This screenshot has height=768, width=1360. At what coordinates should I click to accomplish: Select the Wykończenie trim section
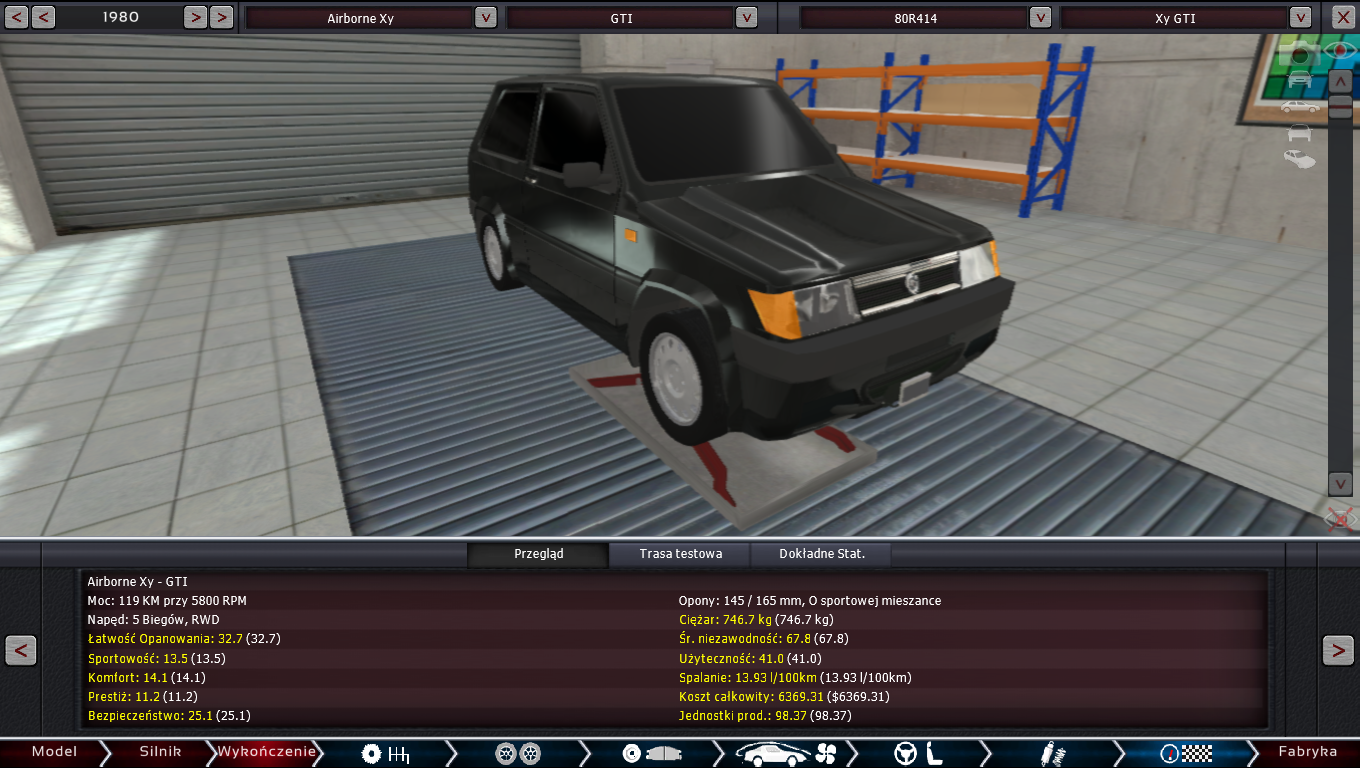(267, 752)
